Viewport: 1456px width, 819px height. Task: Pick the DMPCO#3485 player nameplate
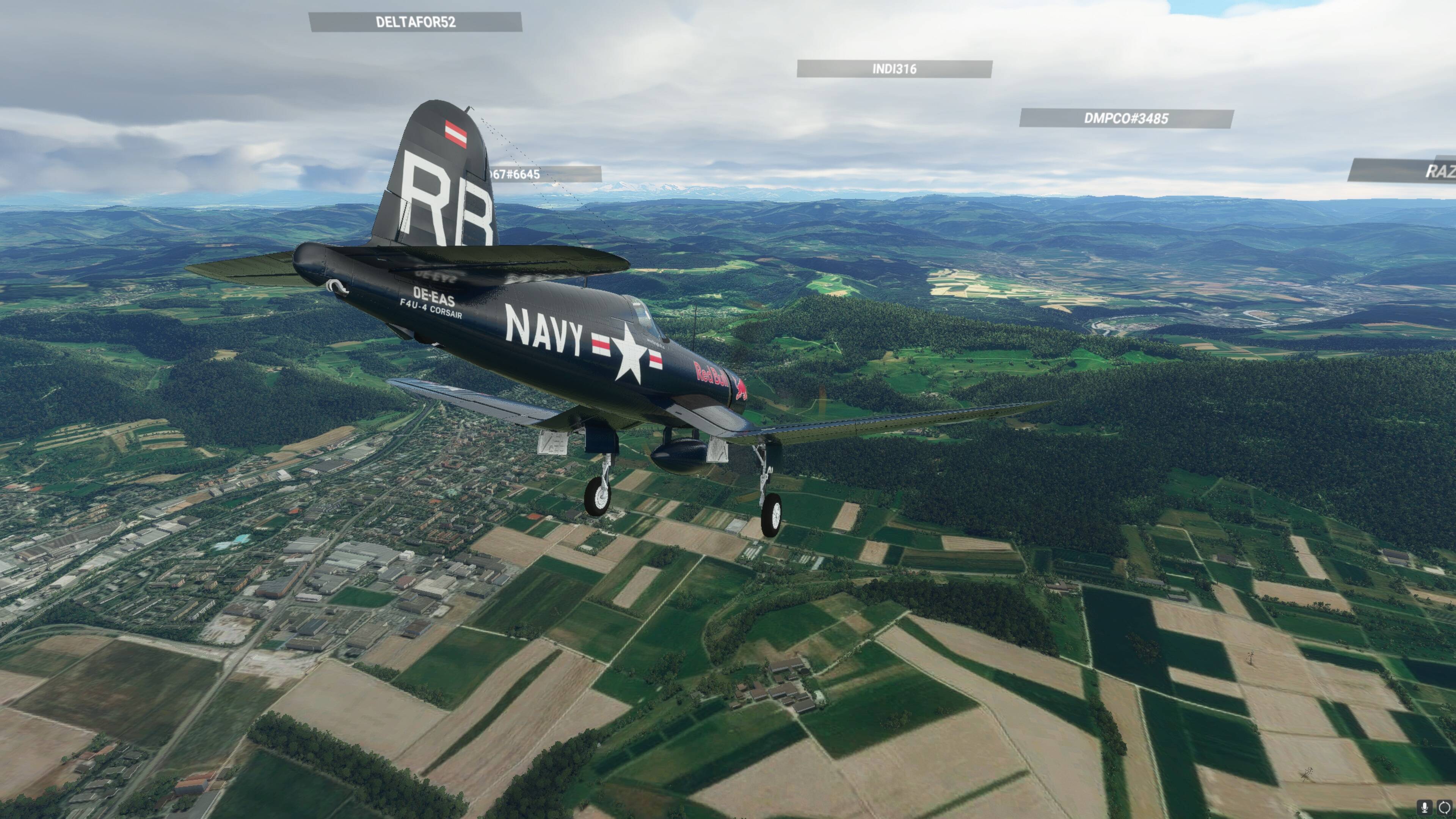tap(1126, 119)
